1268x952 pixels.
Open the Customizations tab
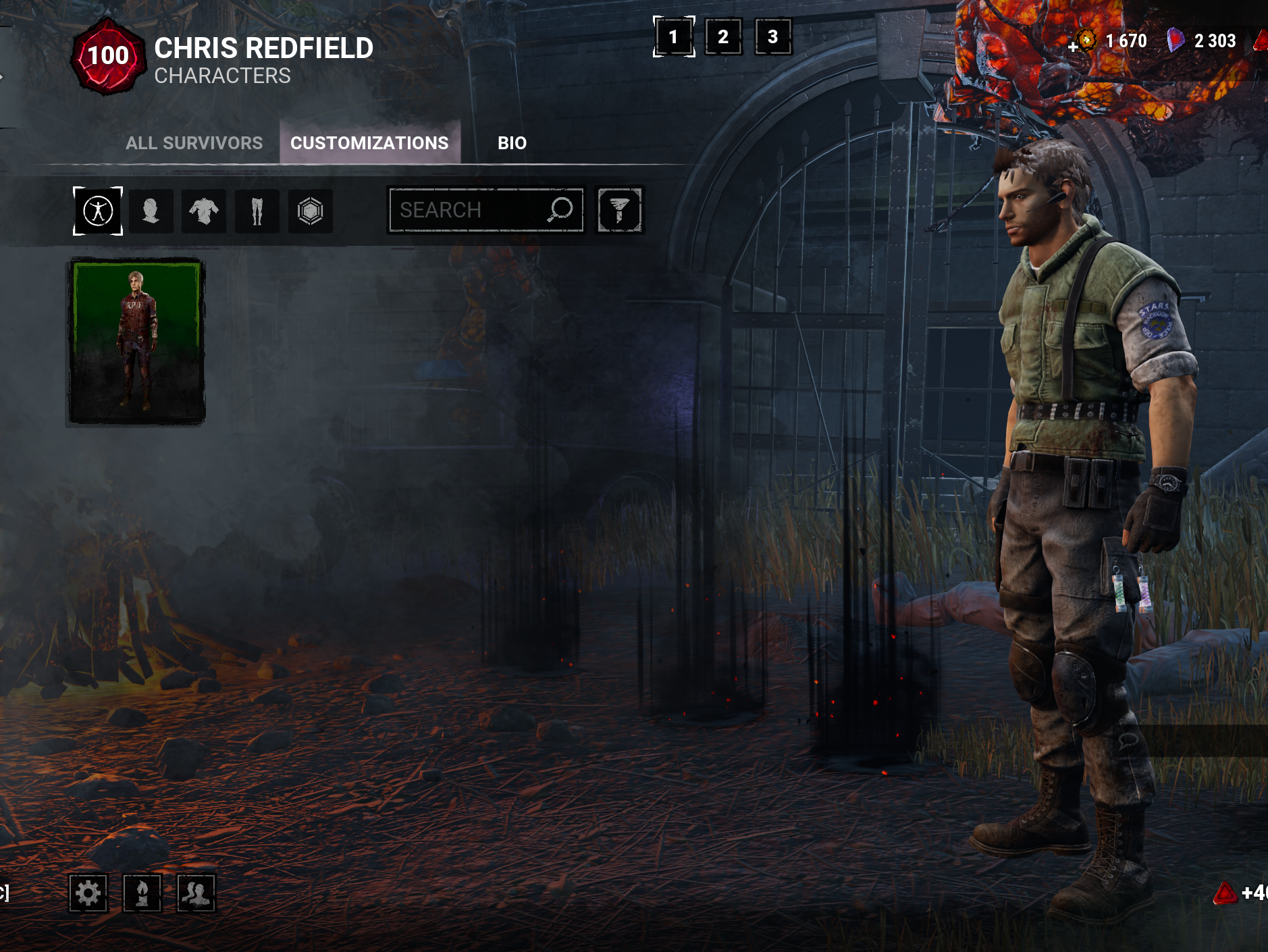369,143
